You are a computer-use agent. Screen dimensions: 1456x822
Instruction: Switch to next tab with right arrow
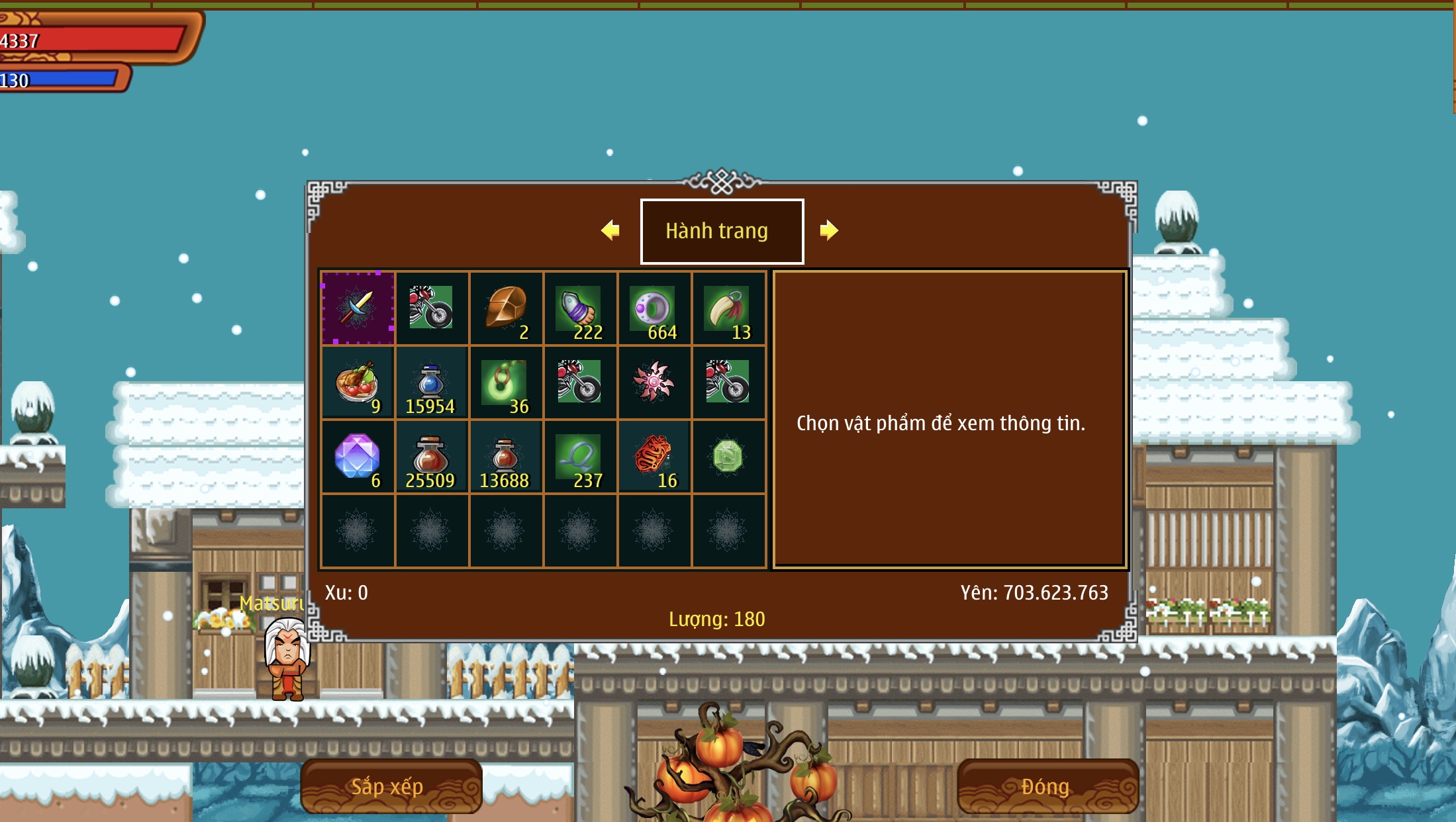point(828,230)
